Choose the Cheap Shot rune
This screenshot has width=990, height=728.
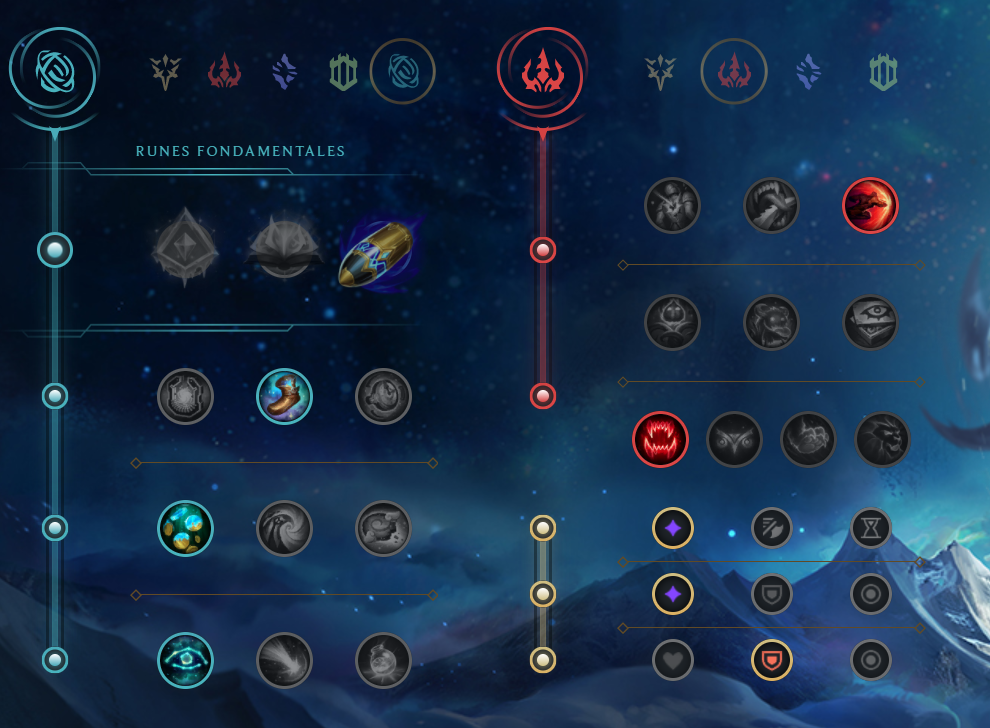click(672, 205)
